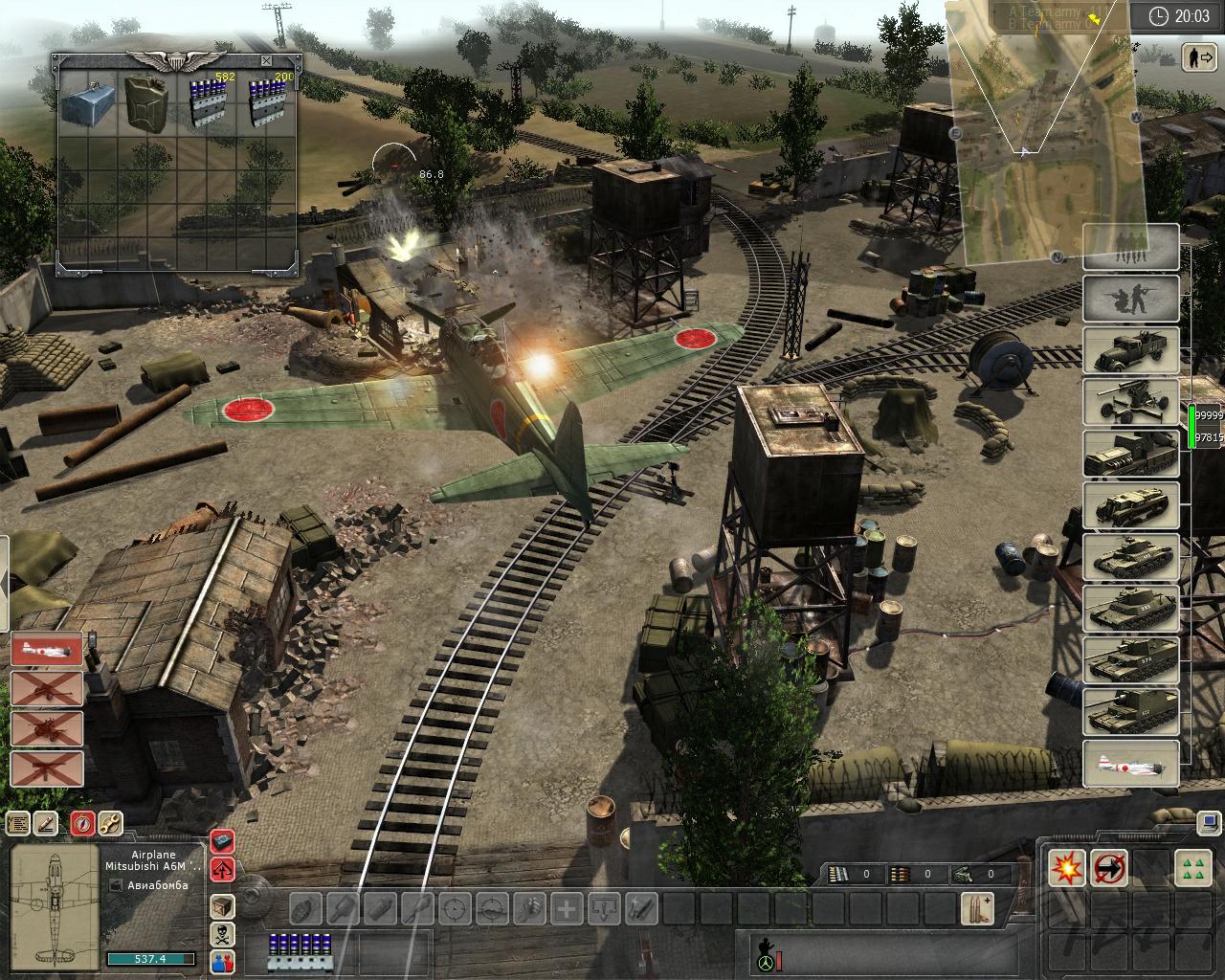Image resolution: width=1225 pixels, height=980 pixels.
Task: Open the wrench repair icon
Action: pos(111,823)
